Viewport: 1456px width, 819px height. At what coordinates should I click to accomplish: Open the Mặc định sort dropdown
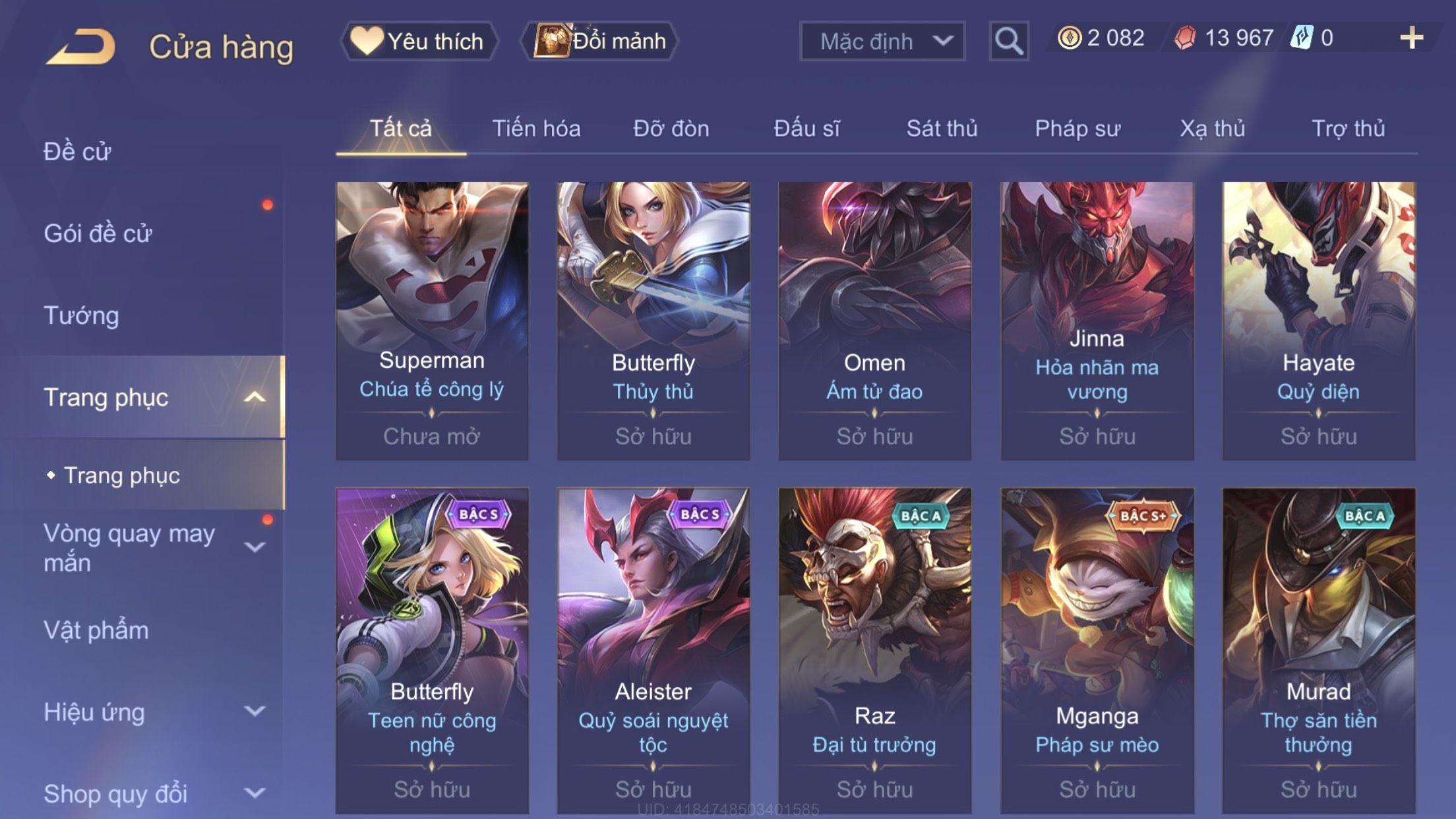pos(882,41)
